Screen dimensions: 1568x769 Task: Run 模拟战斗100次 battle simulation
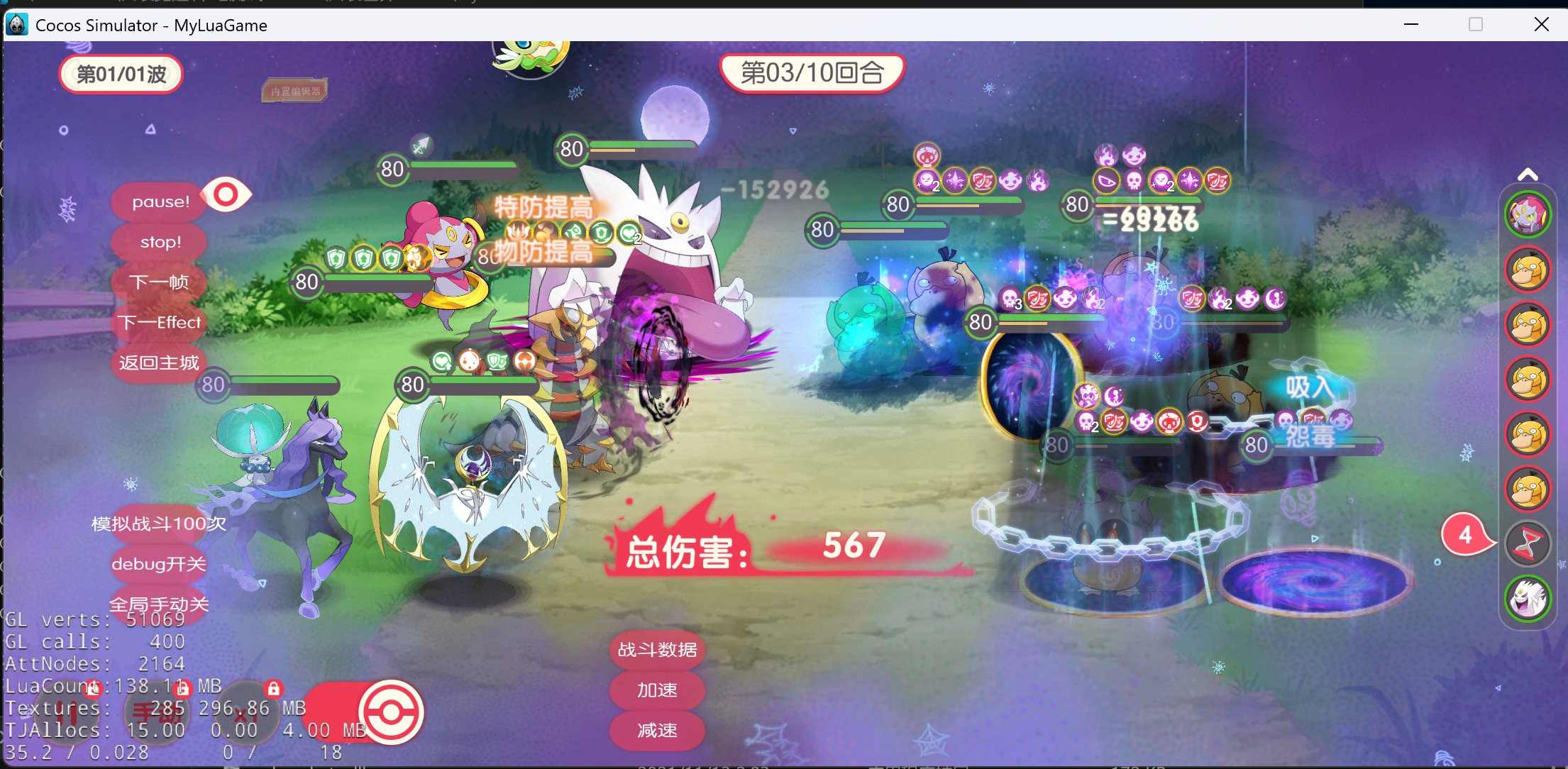[159, 524]
